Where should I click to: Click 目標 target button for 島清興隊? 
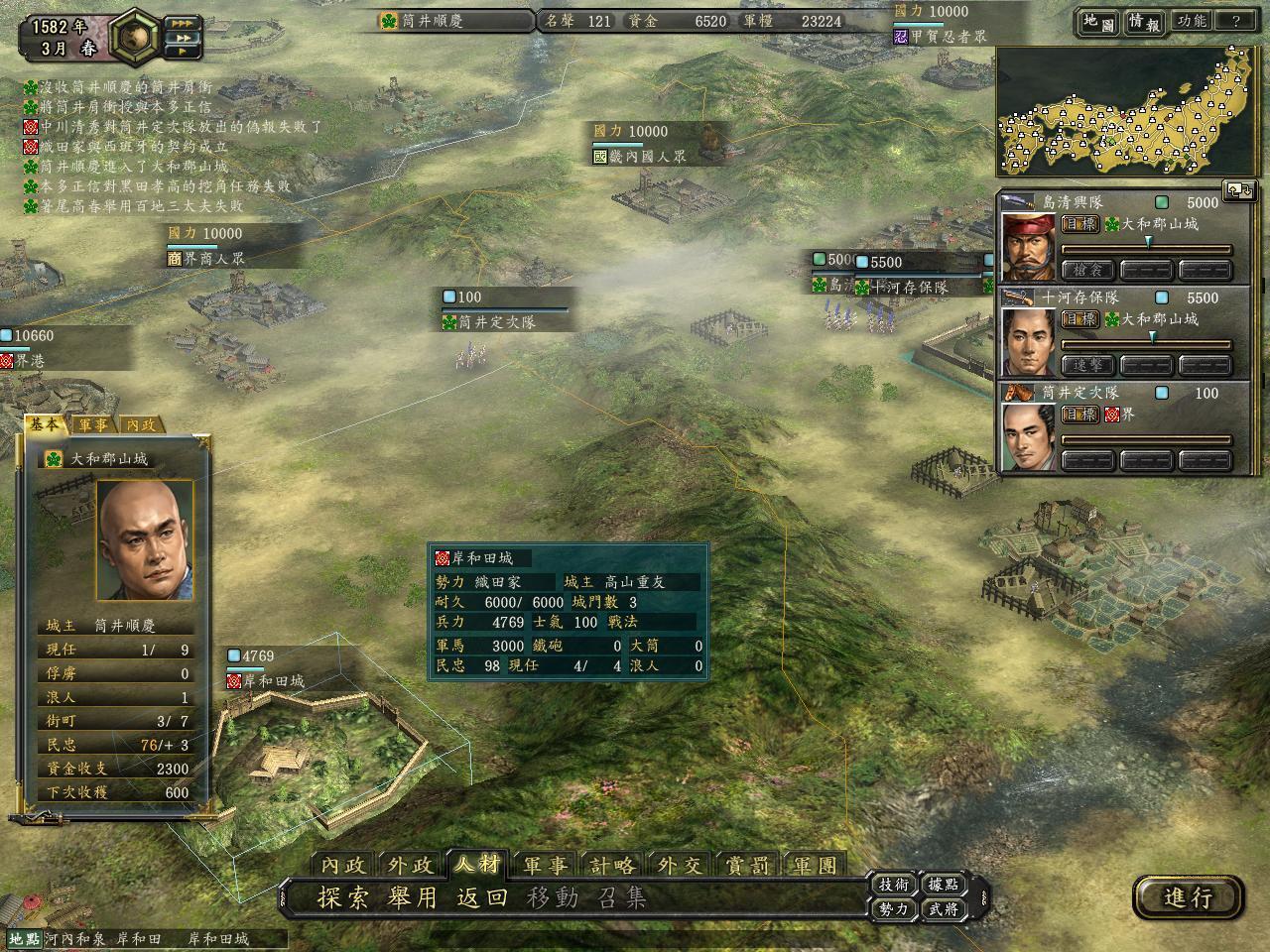[1079, 224]
